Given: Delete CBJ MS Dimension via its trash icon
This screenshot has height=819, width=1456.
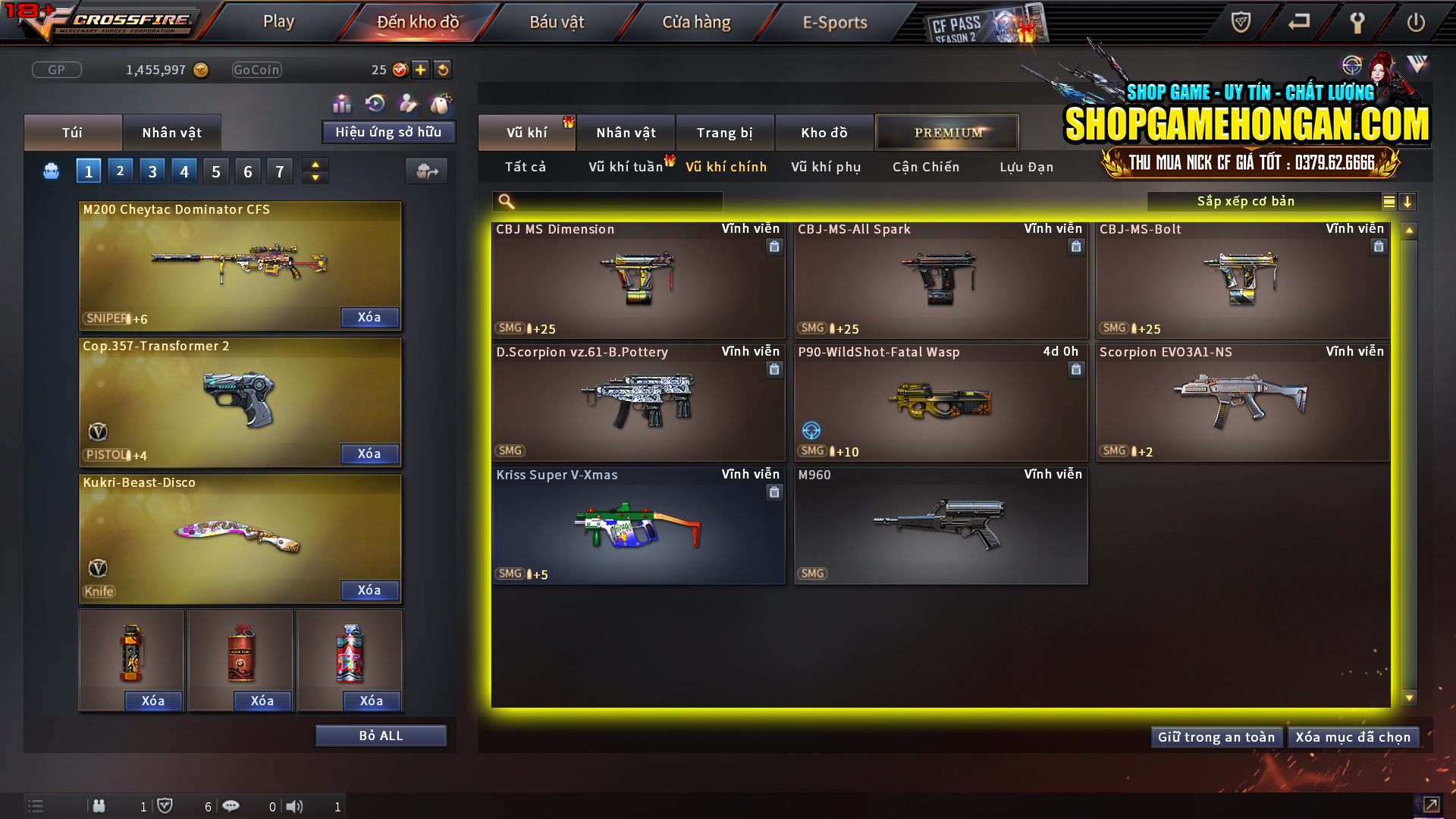Looking at the screenshot, I should 774,246.
